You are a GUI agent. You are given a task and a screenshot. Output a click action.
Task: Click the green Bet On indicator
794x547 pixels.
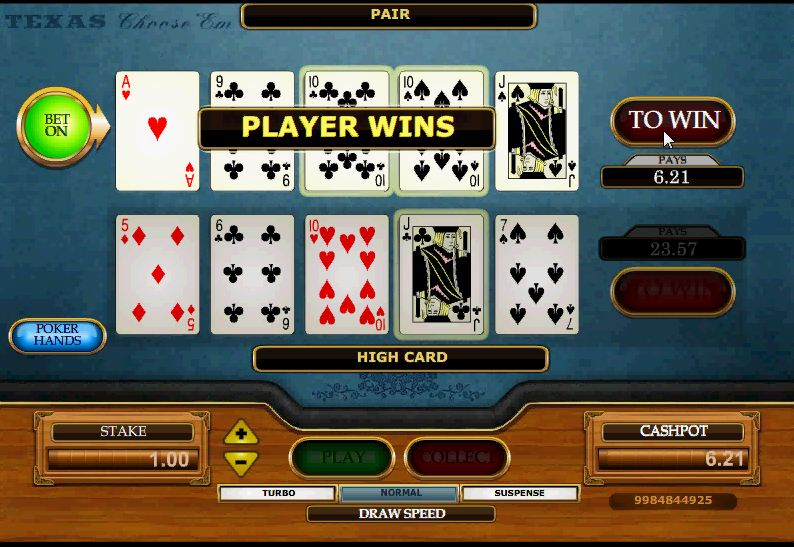point(56,126)
